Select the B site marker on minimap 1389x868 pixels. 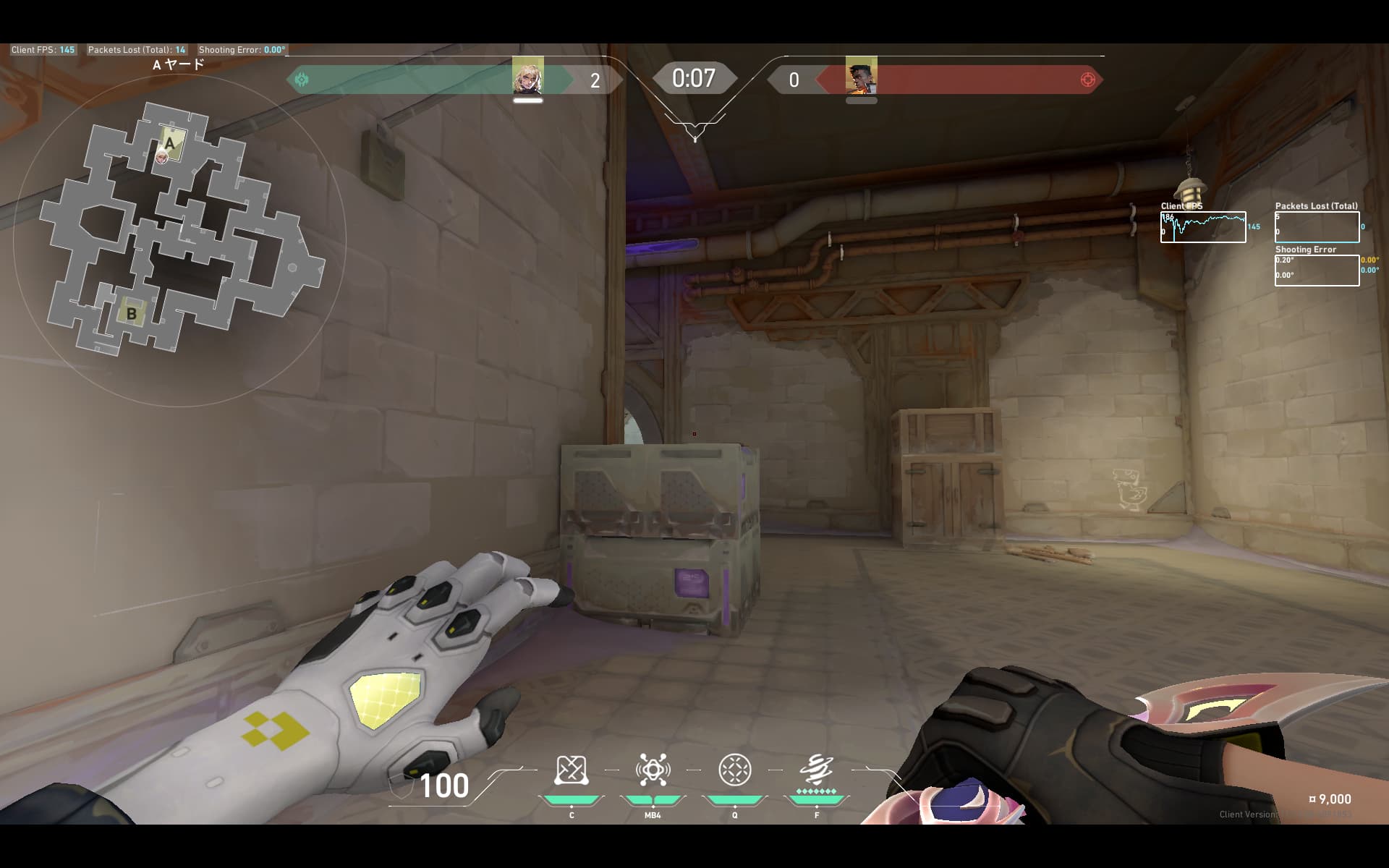pos(132,313)
